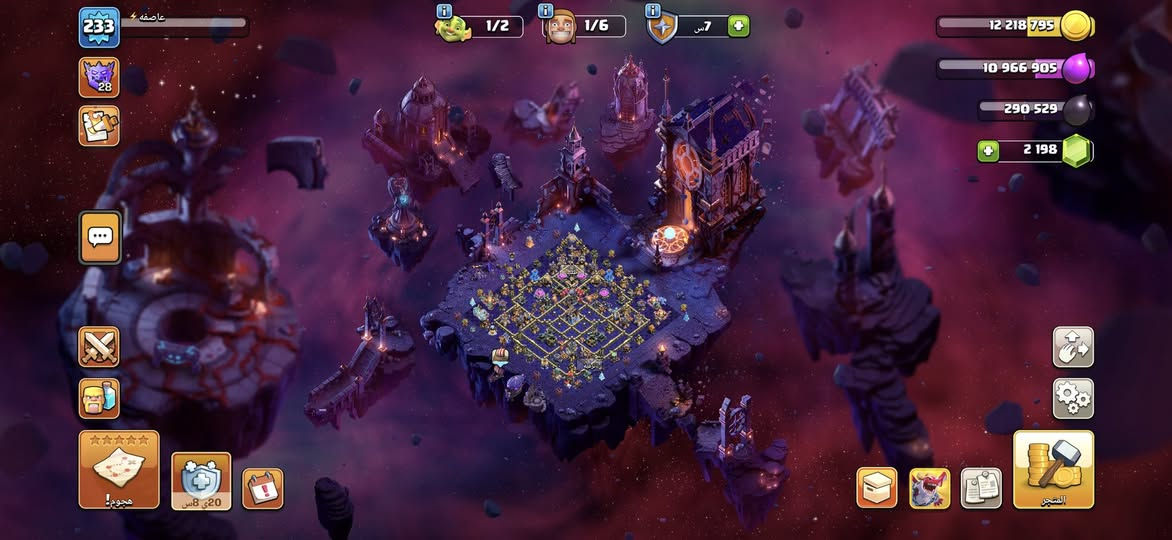Start an attack using the map button
1172x540 pixels.
(x=119, y=469)
